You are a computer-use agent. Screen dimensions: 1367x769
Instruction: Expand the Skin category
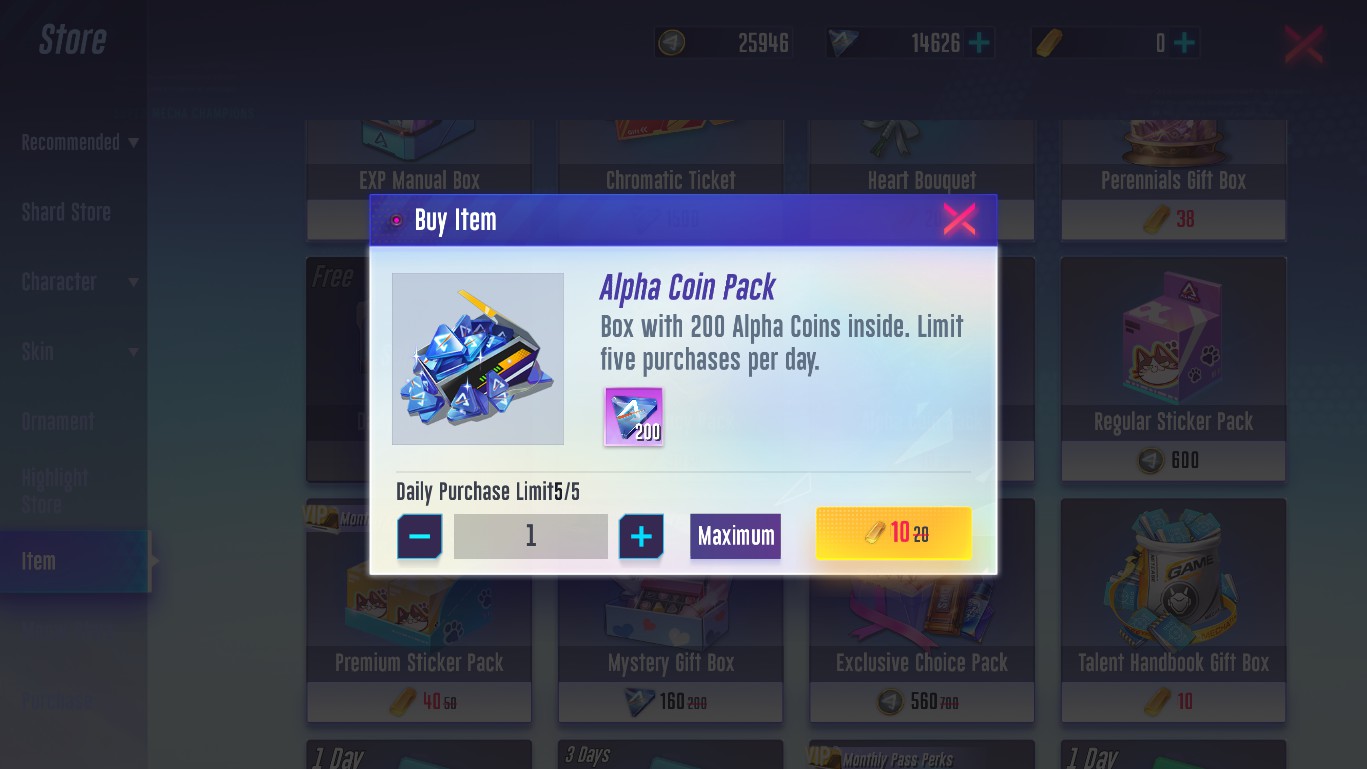point(78,352)
